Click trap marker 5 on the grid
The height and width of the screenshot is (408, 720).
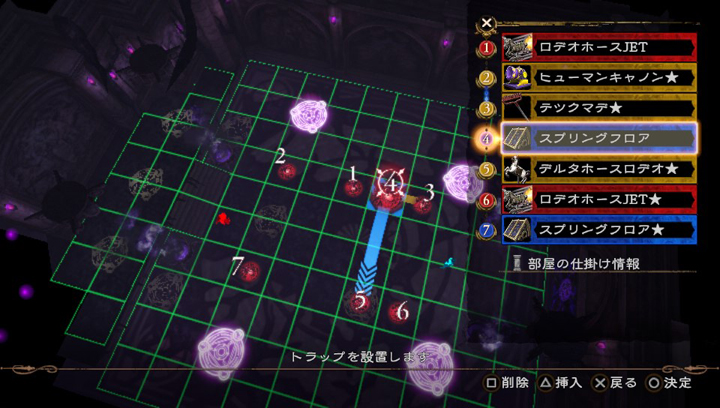tap(360, 300)
